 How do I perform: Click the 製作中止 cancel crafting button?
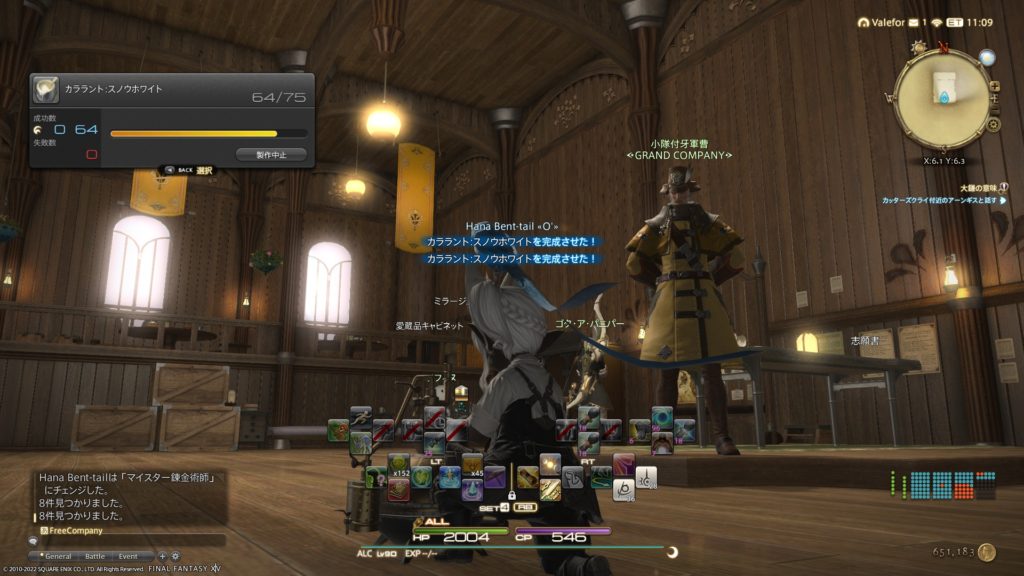pos(271,154)
